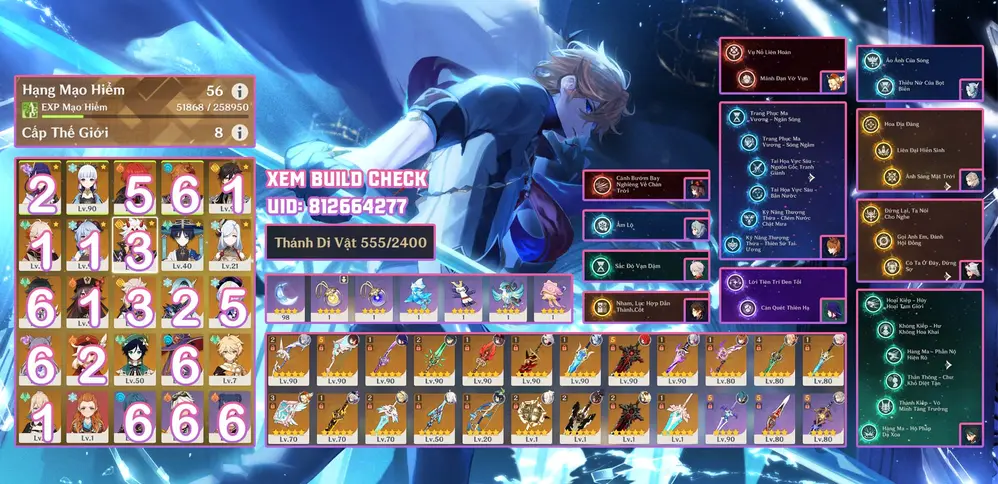This screenshot has width=998, height=484.
Task: Select the Nham, Lục Hợp Dẫn Thành Cột entry
Action: [640, 308]
